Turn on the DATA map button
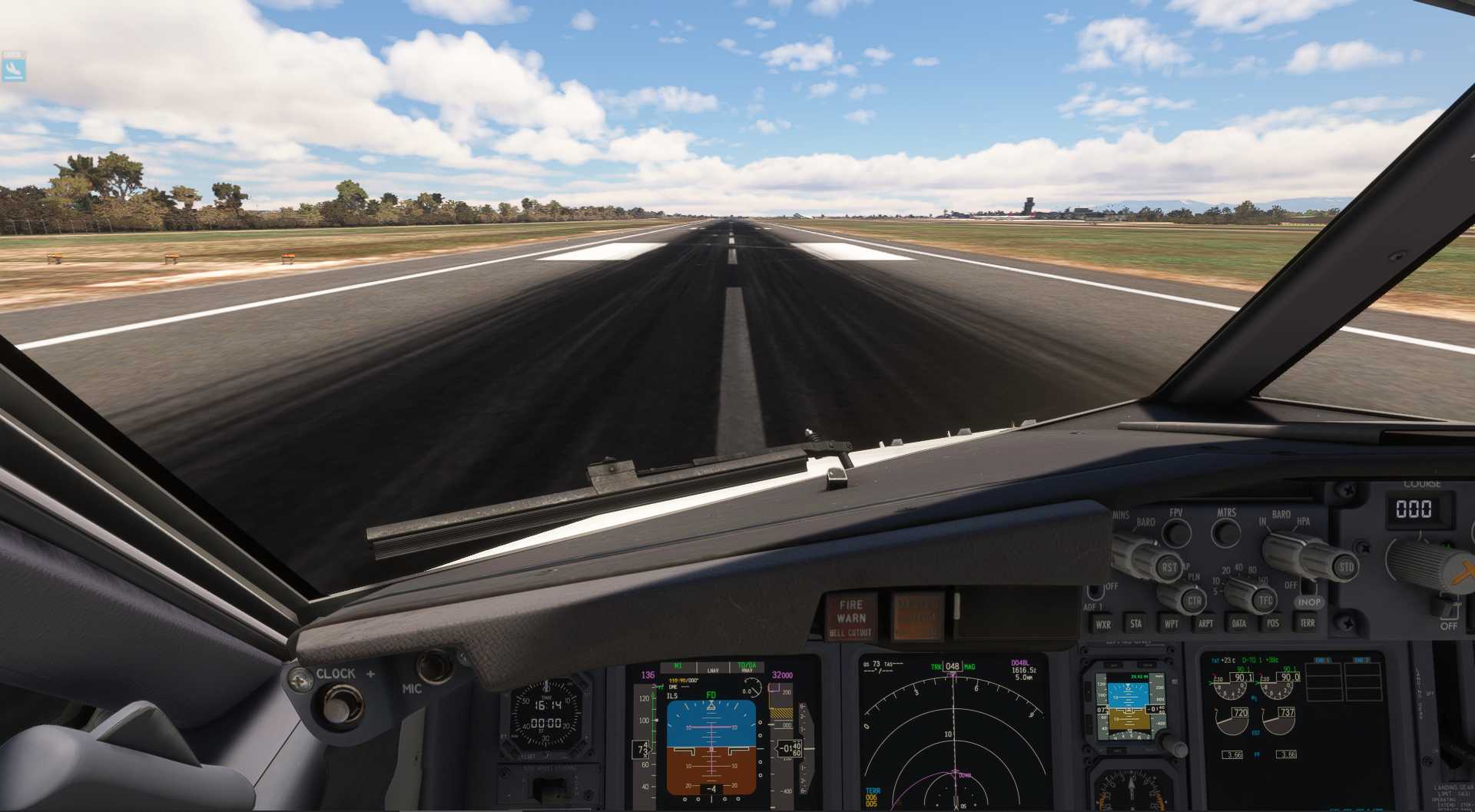The image size is (1475, 812). pos(1238,623)
